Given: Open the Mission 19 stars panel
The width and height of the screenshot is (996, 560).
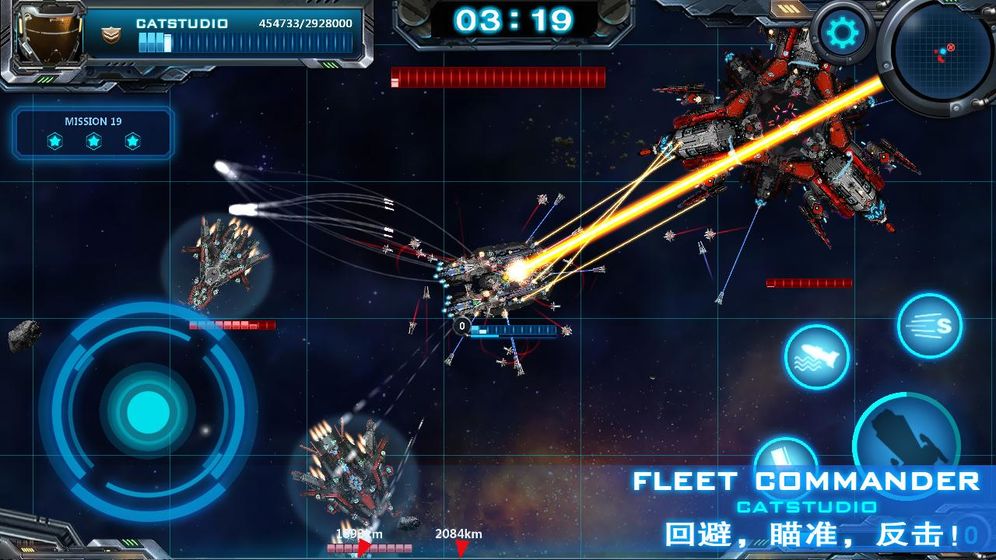Looking at the screenshot, I should click(93, 133).
